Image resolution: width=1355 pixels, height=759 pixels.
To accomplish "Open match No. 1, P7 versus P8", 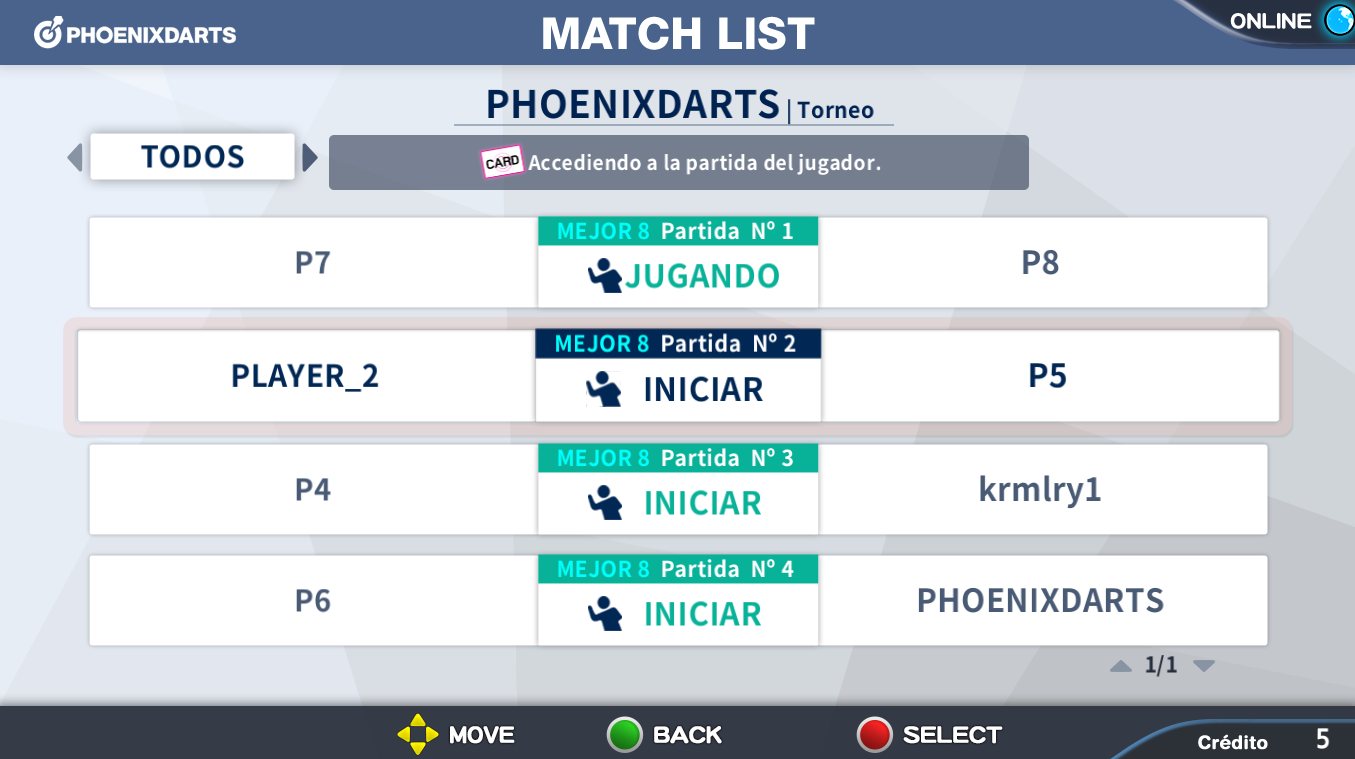I will click(678, 263).
